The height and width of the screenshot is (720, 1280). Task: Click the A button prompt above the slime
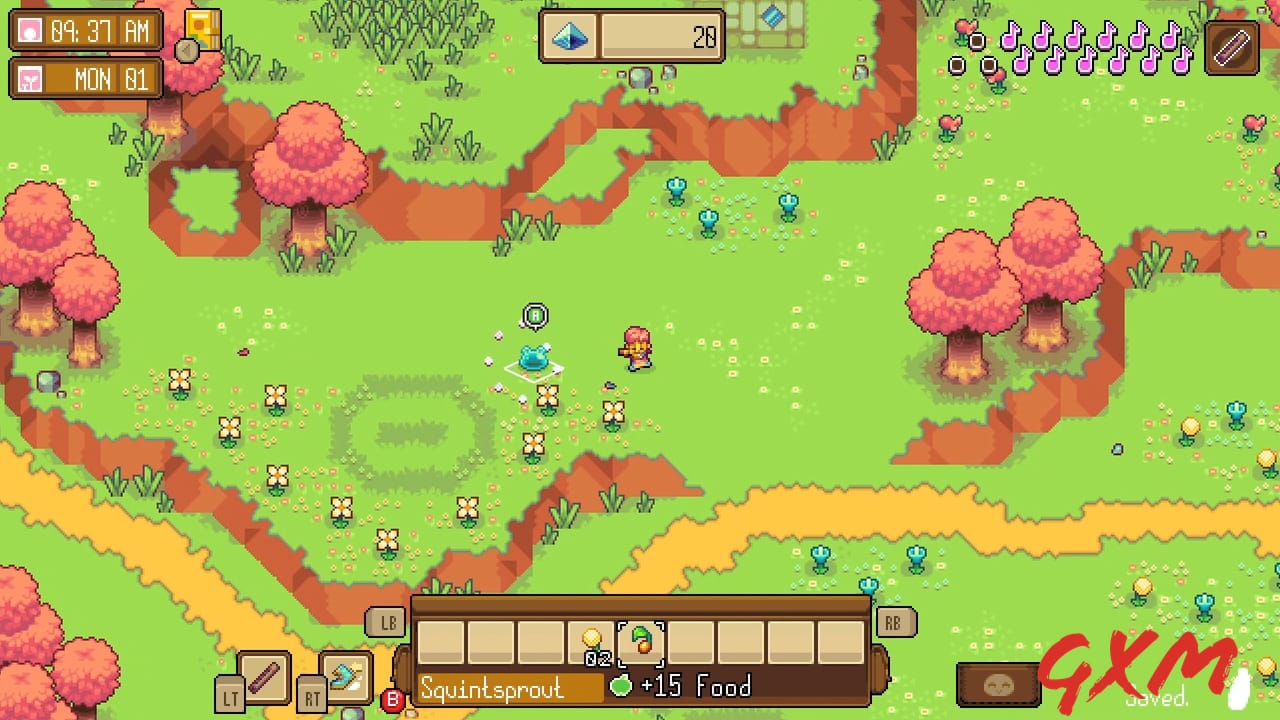tap(534, 314)
